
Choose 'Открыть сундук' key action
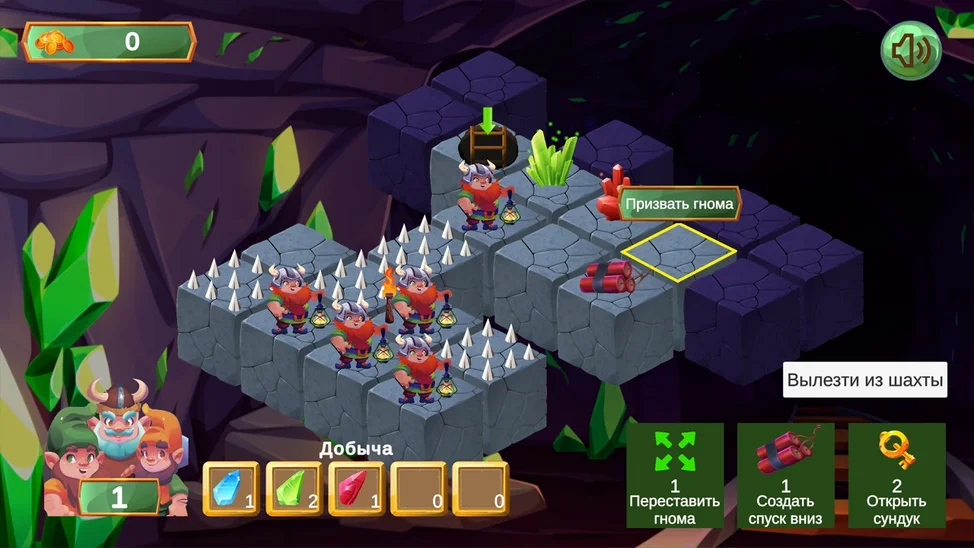896,475
